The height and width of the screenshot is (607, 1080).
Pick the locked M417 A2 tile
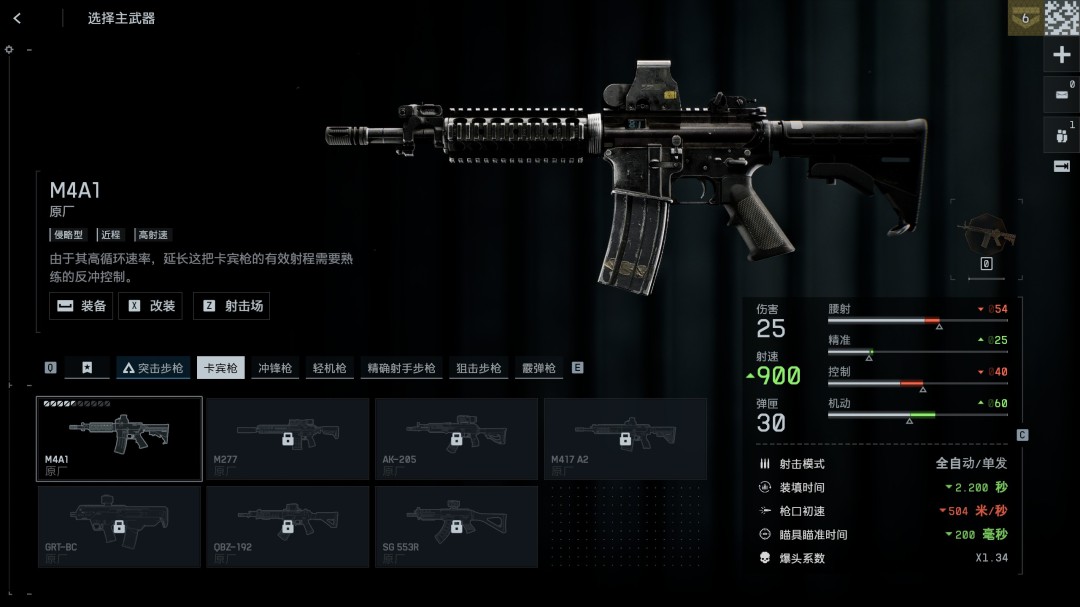click(625, 438)
